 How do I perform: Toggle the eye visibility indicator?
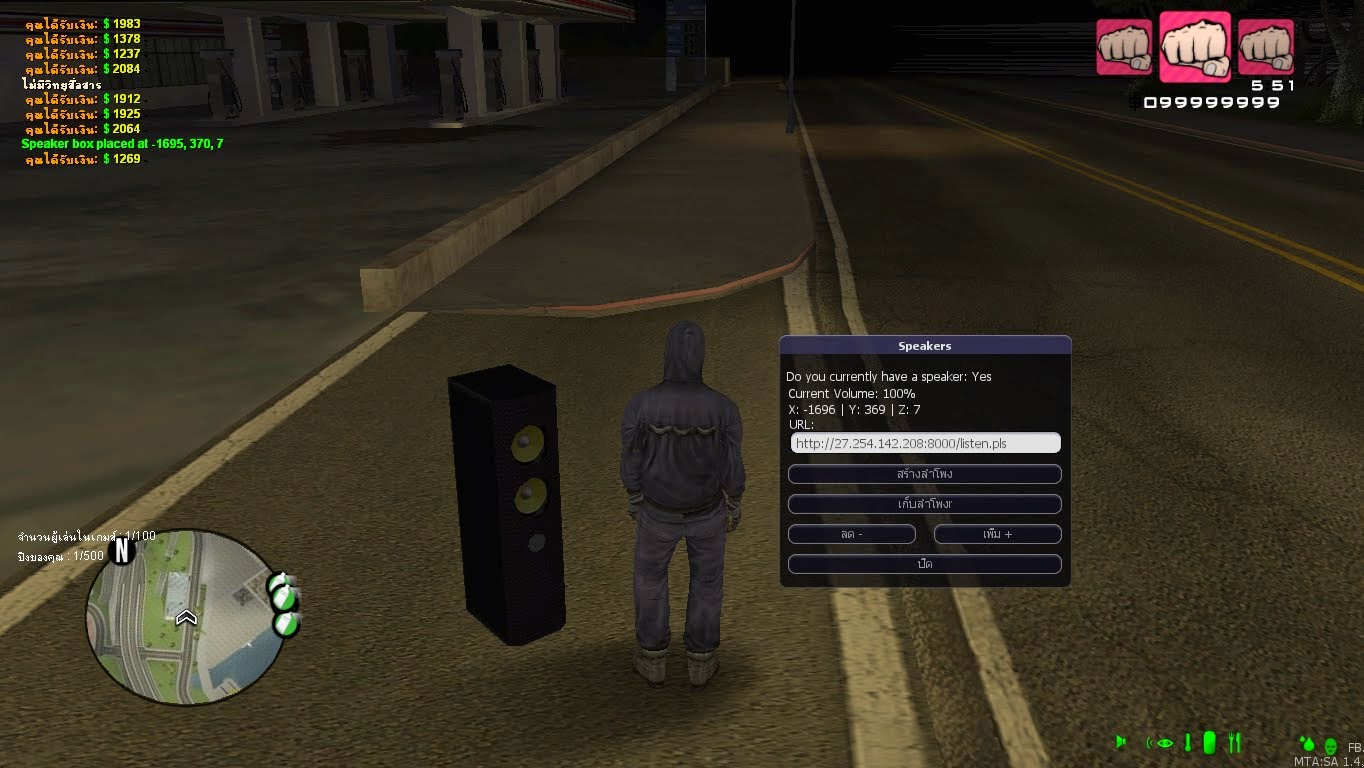pos(1163,743)
